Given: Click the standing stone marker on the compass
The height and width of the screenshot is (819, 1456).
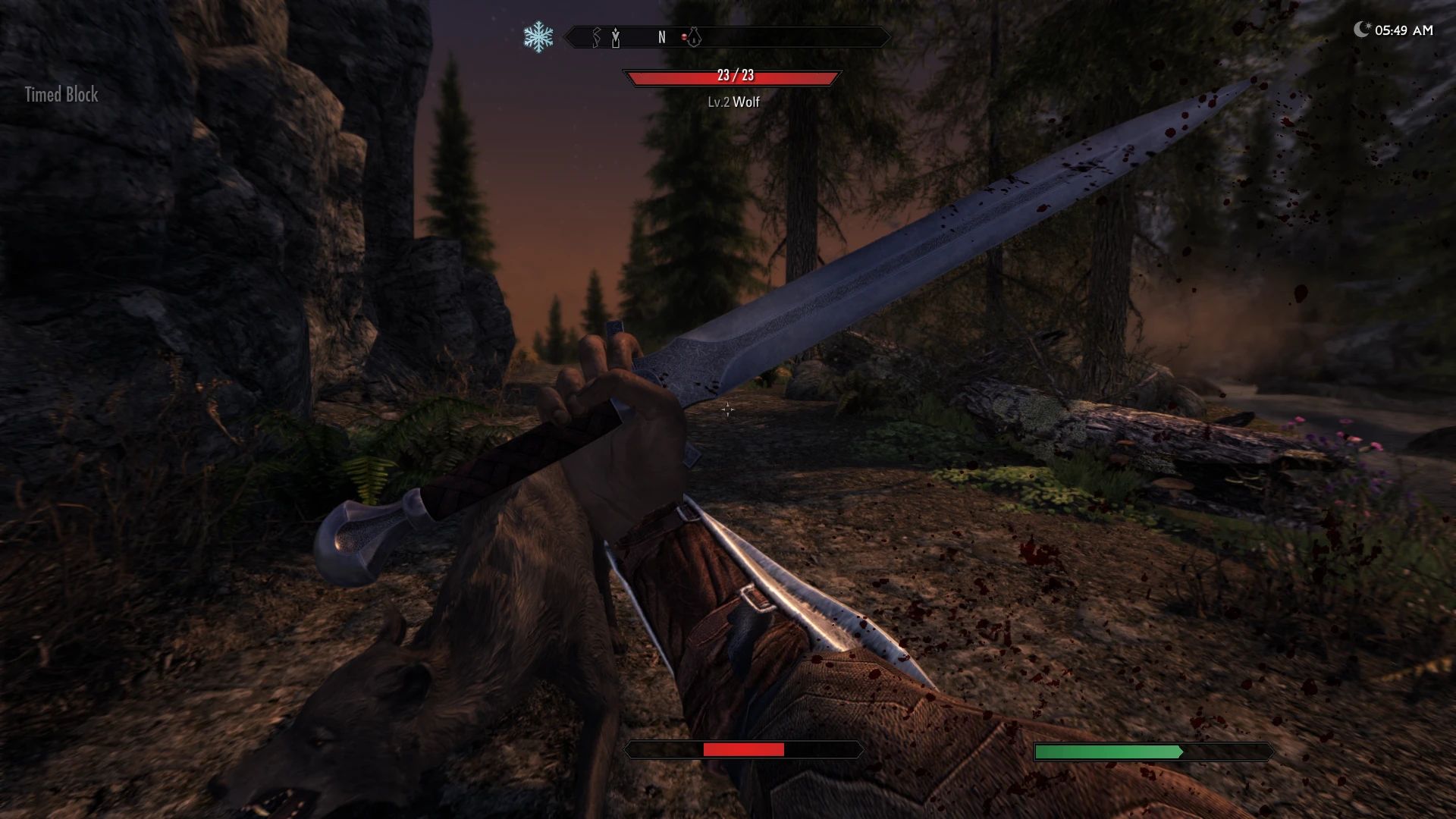Looking at the screenshot, I should click(x=596, y=36).
